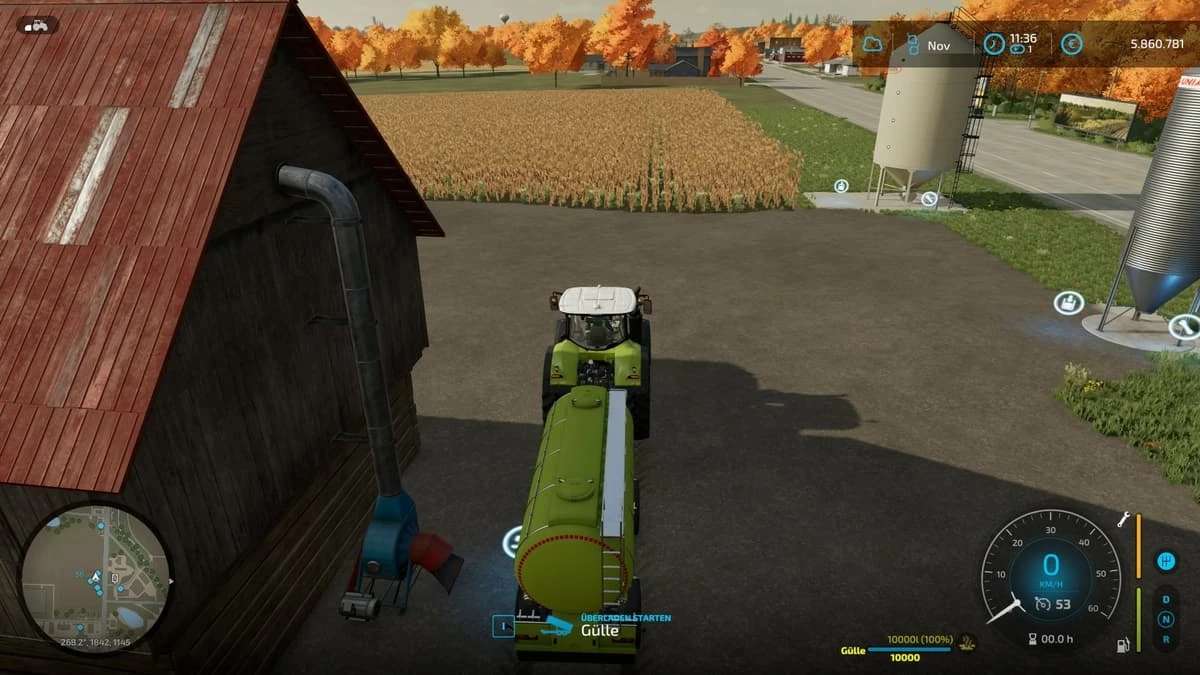
Task: Click the weather cloud icon
Action: click(x=873, y=44)
